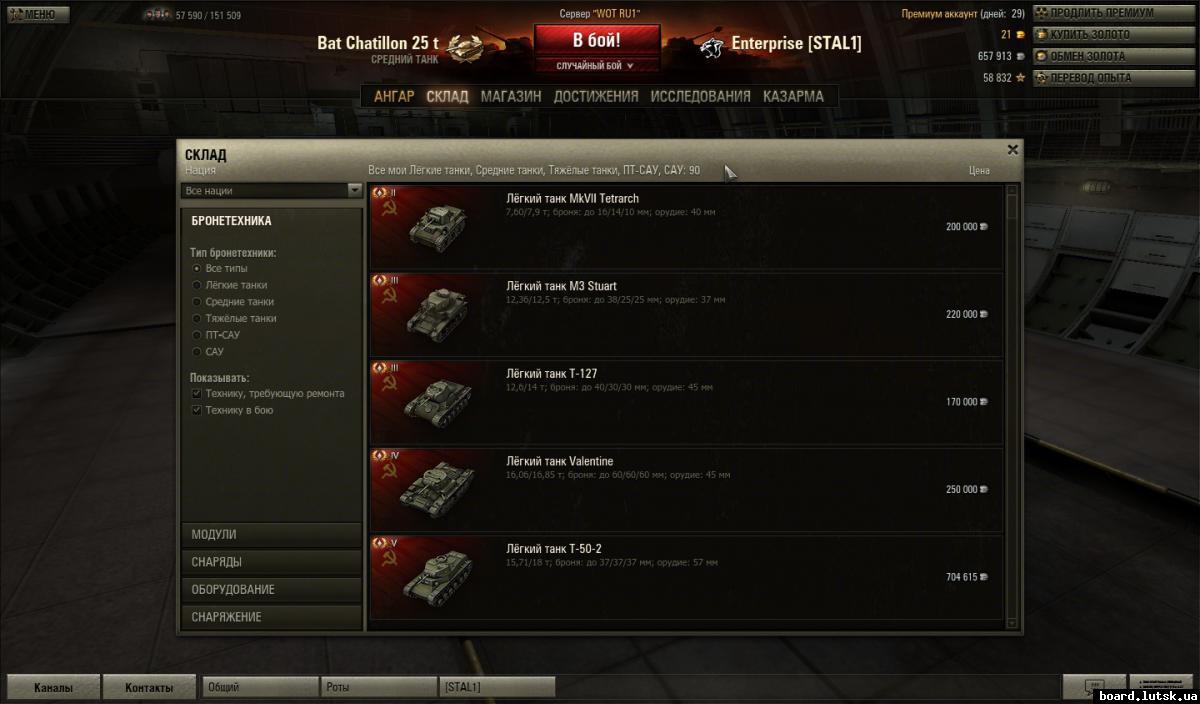Open the Магазин tab
The height and width of the screenshot is (704, 1200).
click(510, 97)
